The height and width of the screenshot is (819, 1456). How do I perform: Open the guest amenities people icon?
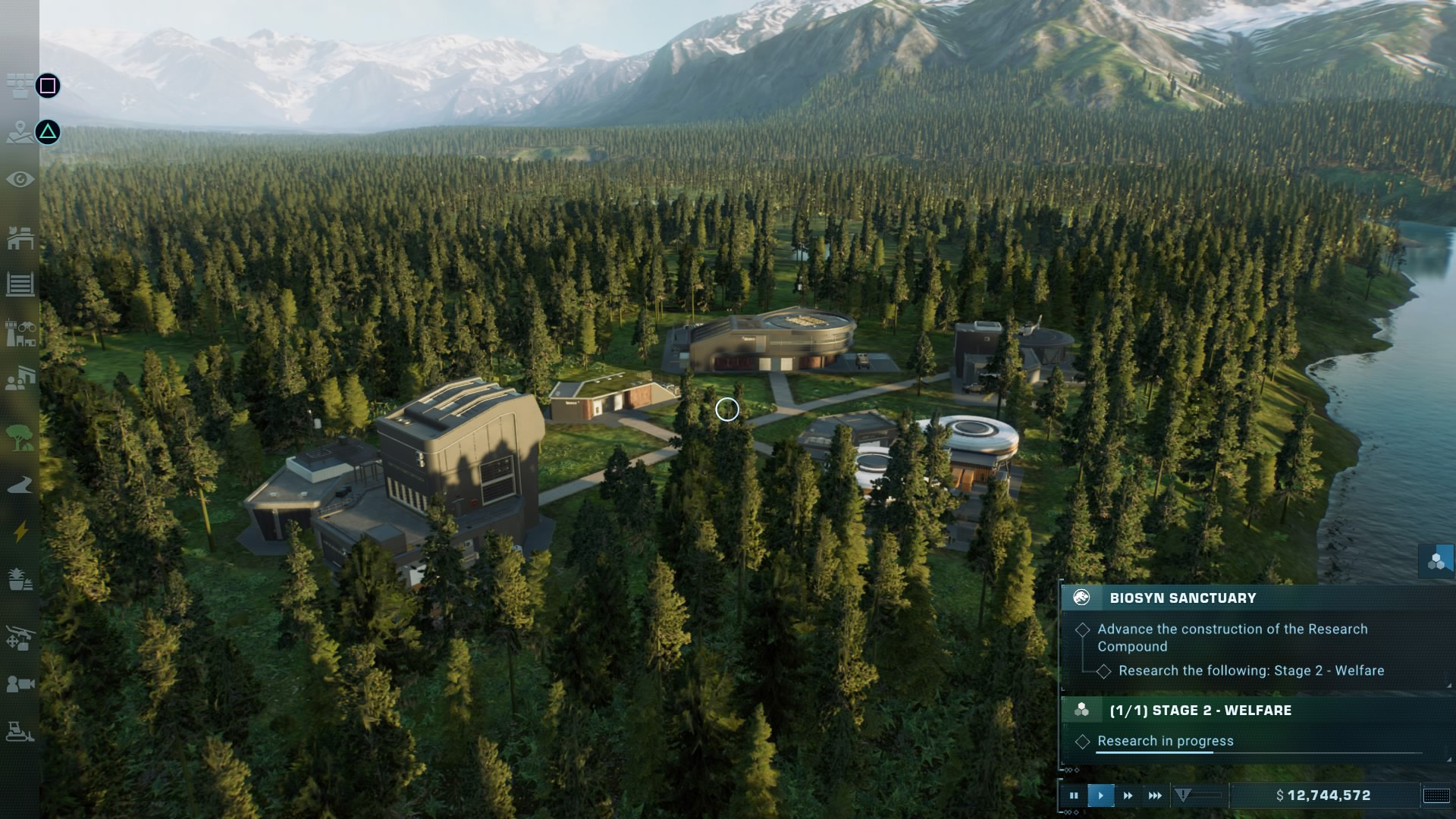(x=20, y=378)
